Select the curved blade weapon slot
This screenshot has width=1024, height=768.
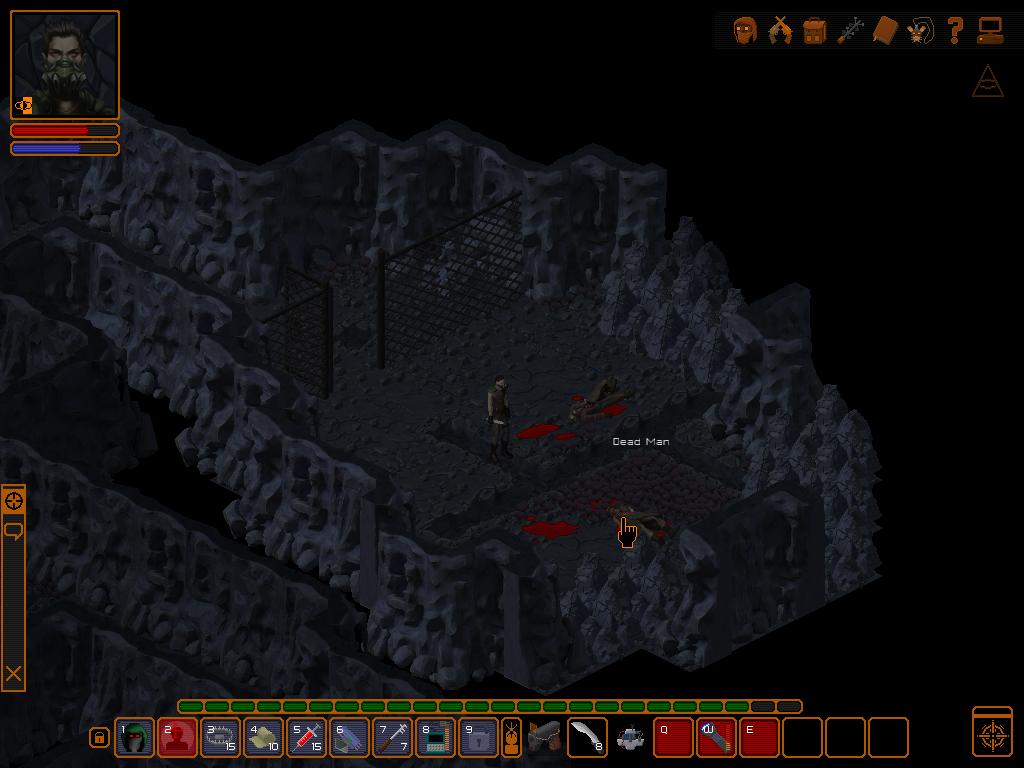click(x=587, y=738)
